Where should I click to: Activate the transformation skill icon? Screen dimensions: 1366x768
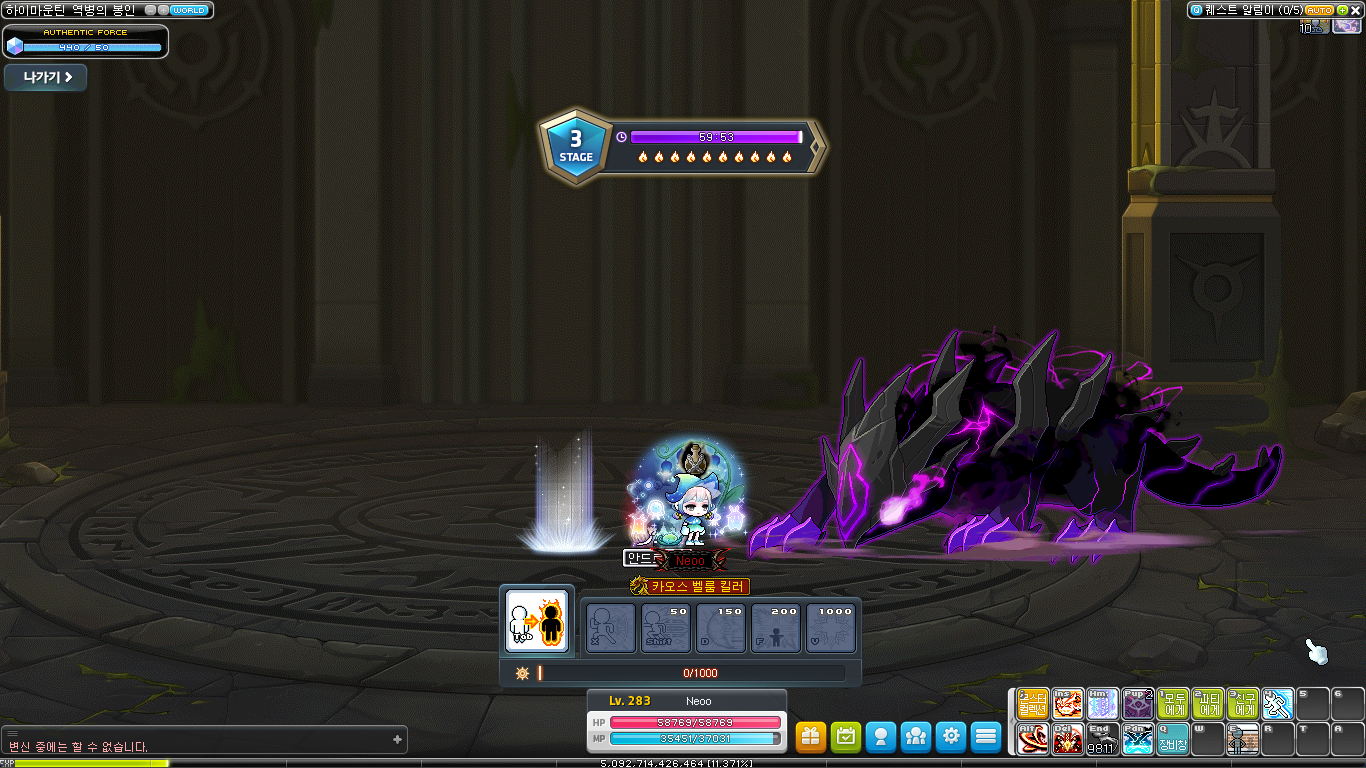coord(537,621)
